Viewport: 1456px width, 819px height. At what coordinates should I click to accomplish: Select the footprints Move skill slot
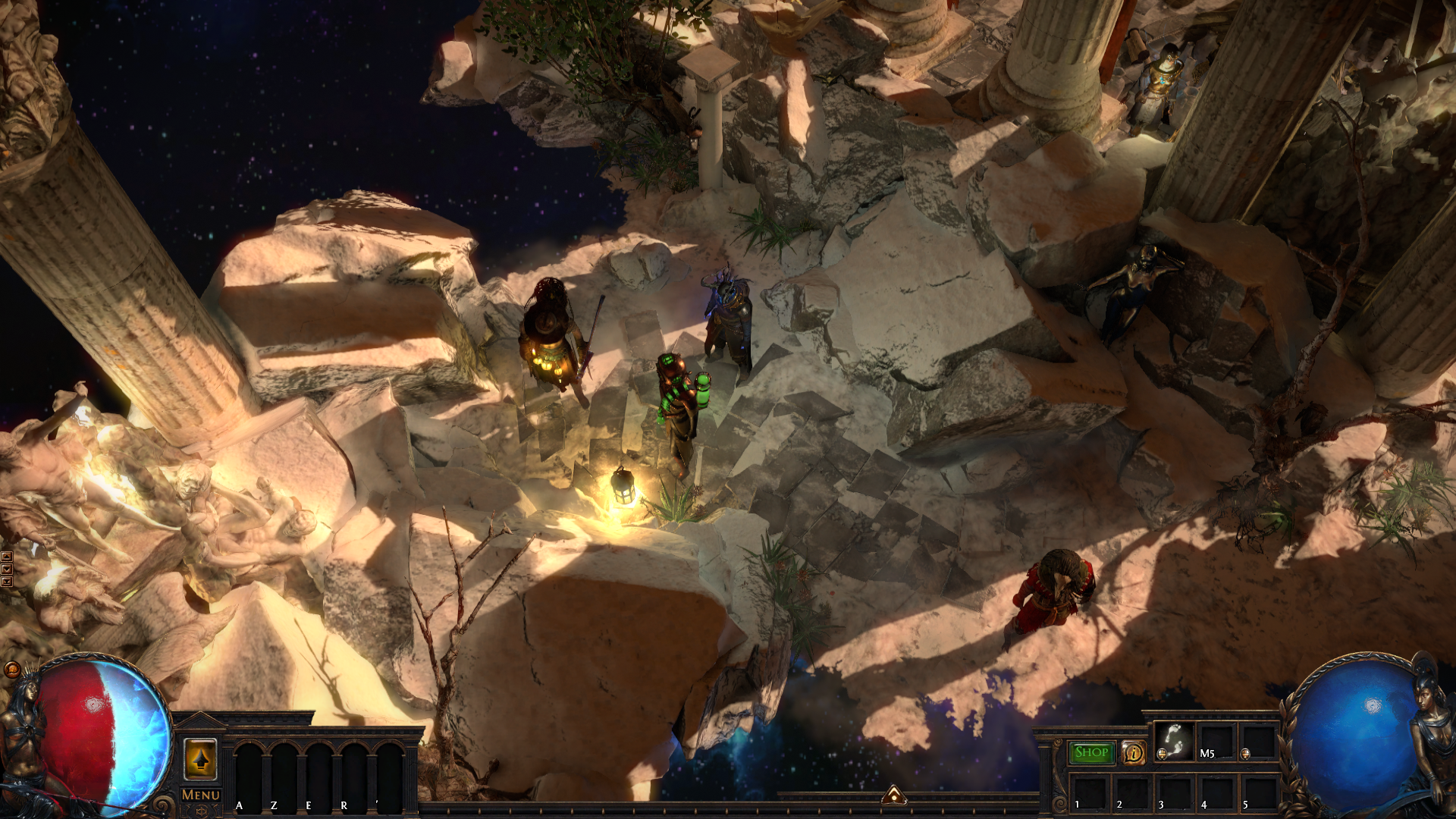tap(1174, 741)
